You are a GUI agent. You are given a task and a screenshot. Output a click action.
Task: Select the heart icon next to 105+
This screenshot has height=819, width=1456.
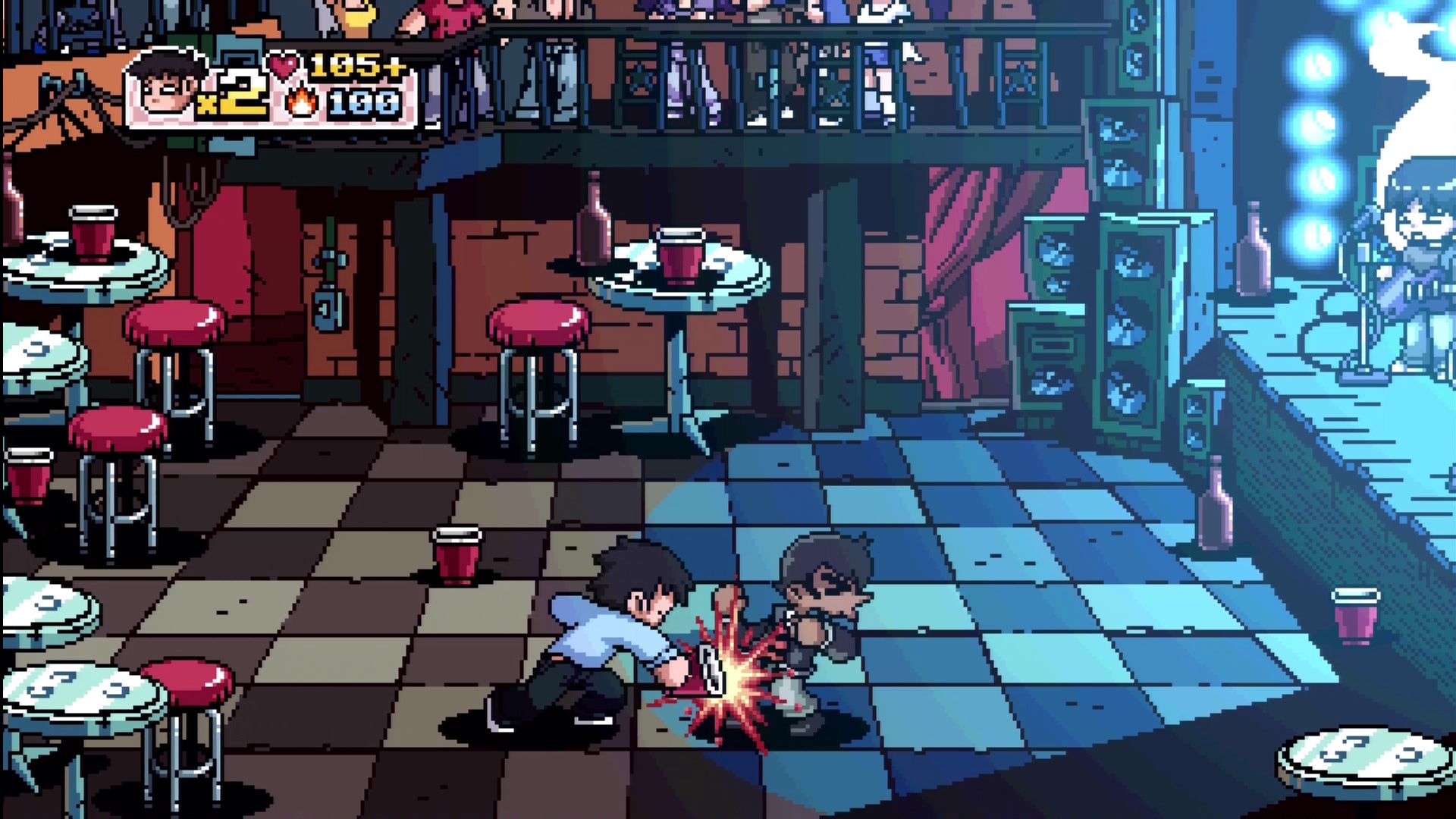(x=284, y=66)
